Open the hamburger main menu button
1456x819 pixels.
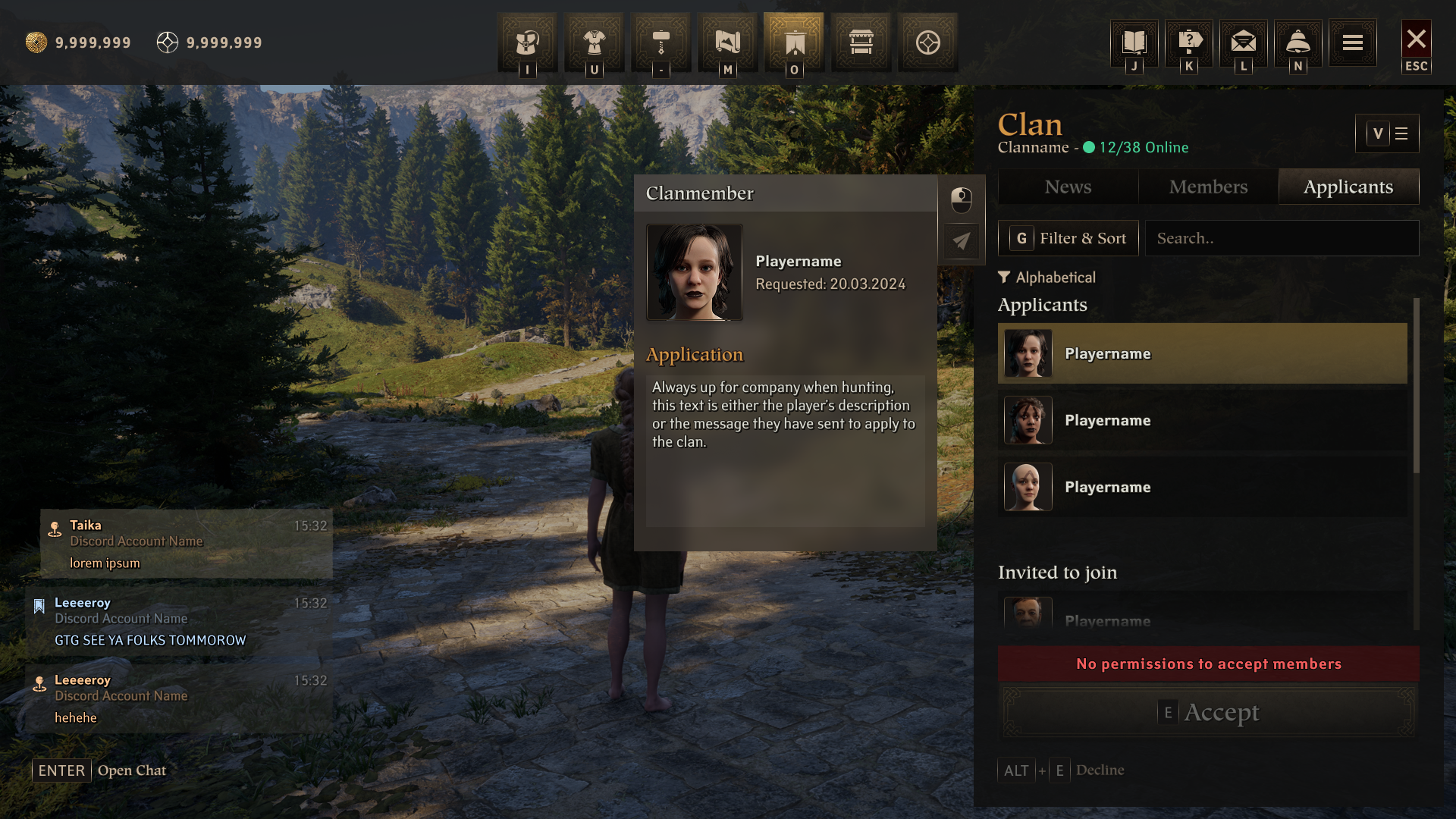tap(1353, 42)
